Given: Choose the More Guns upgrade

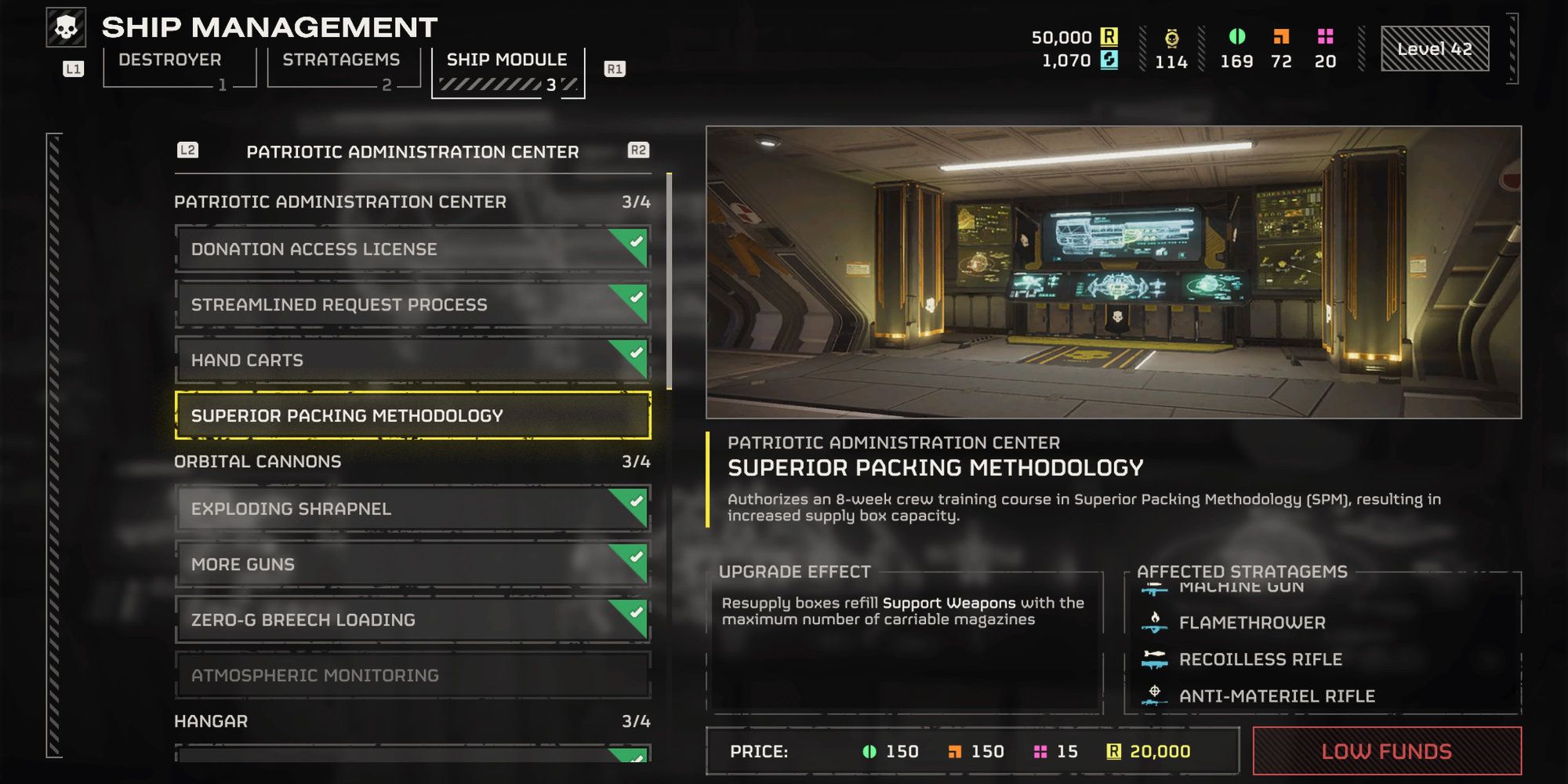Looking at the screenshot, I should coord(412,564).
